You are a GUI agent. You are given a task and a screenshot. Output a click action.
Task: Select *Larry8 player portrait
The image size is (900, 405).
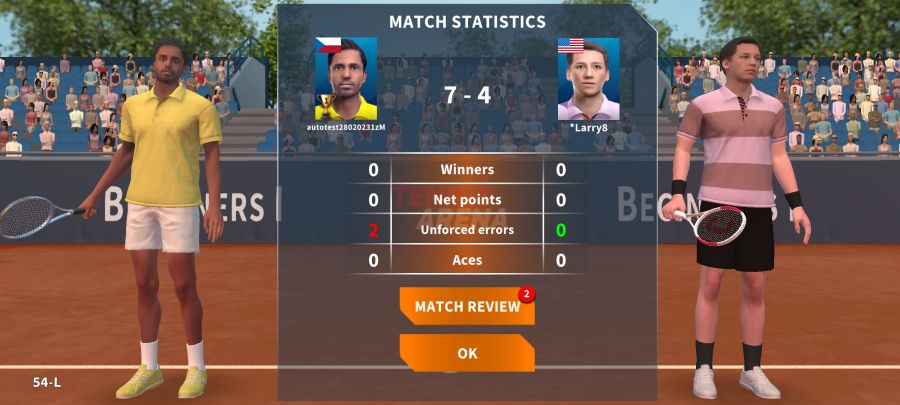tap(588, 79)
